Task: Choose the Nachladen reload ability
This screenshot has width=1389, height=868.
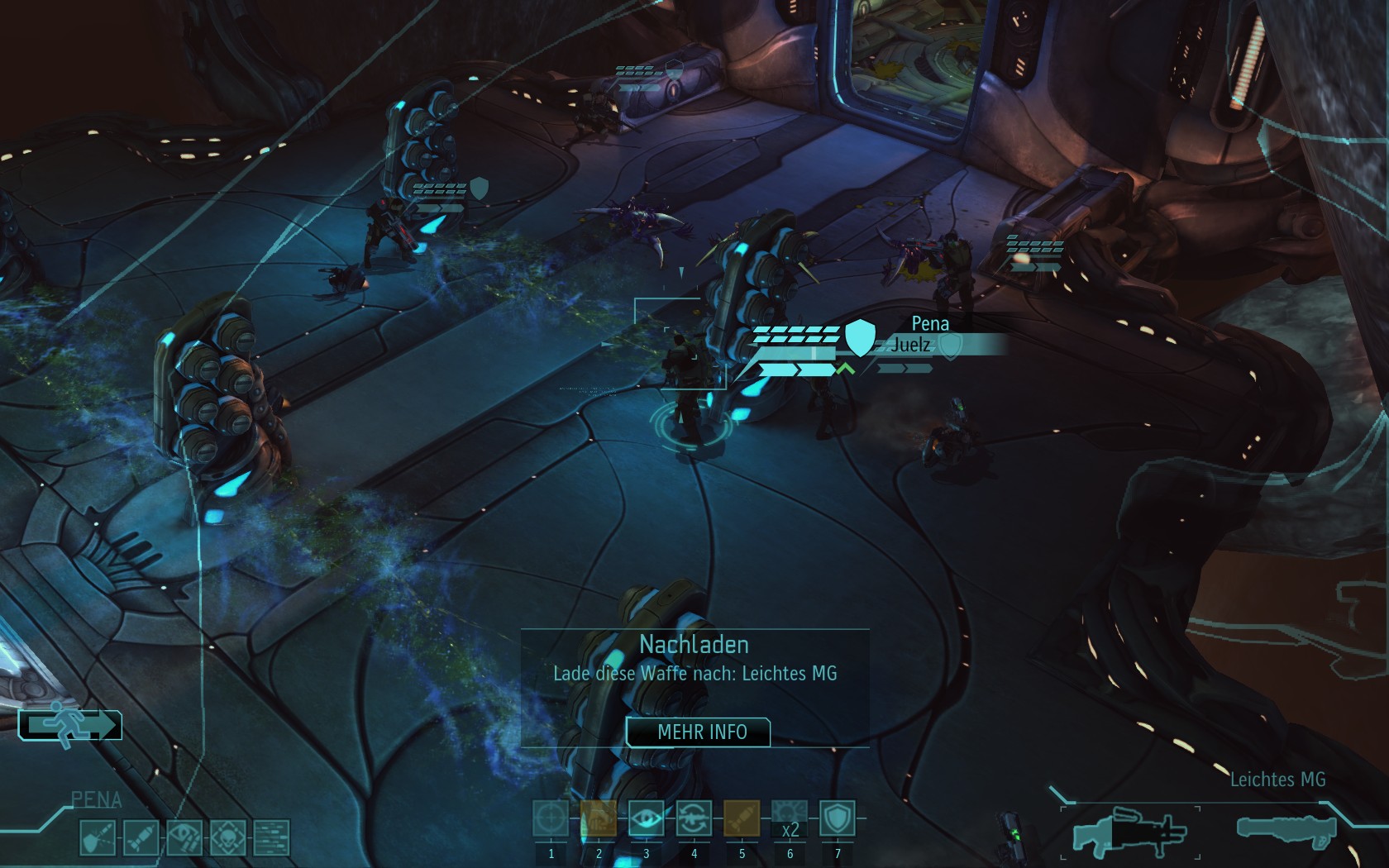Action: [x=694, y=818]
